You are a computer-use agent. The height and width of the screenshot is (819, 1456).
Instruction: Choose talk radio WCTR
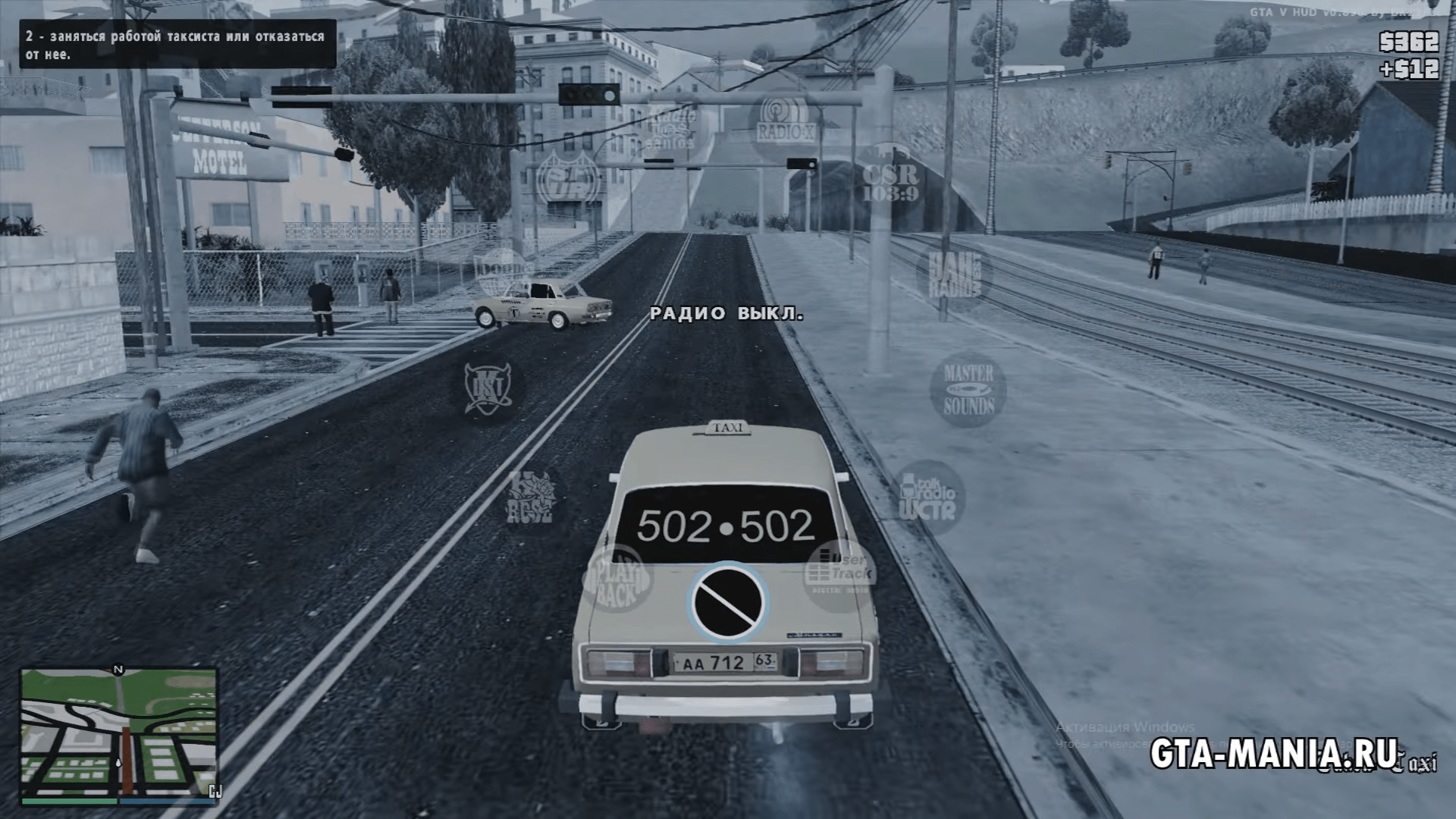927,497
